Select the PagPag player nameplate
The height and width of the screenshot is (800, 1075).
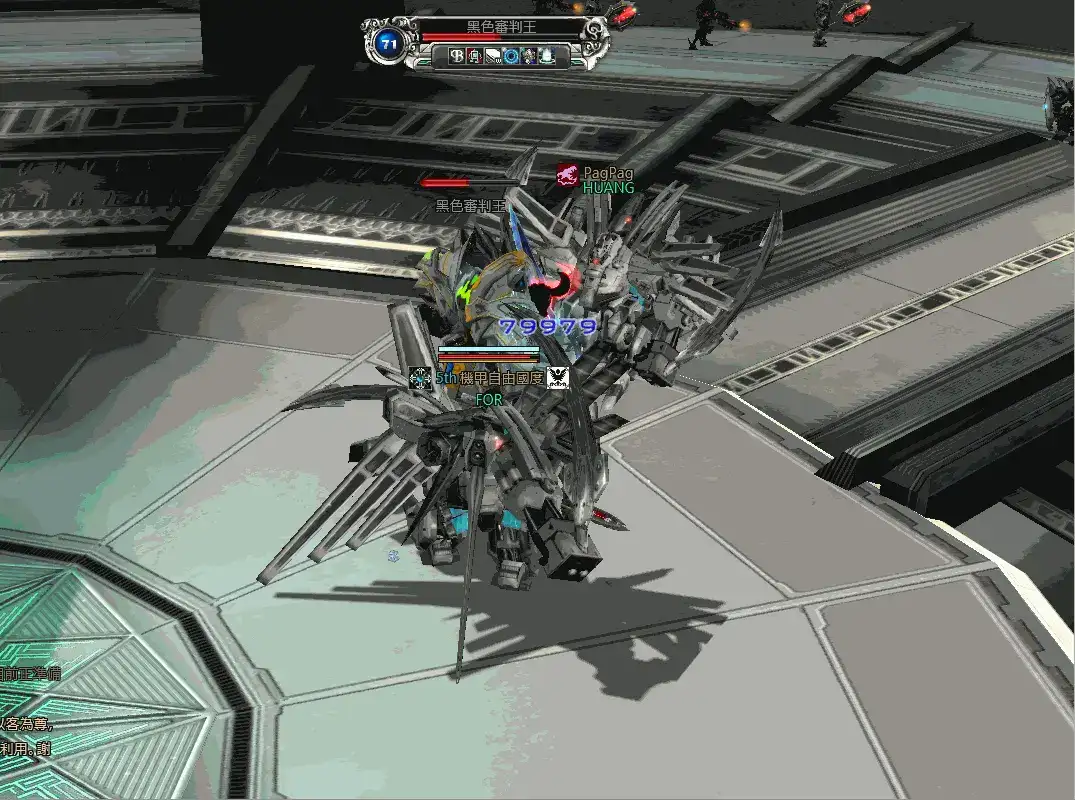[x=608, y=173]
